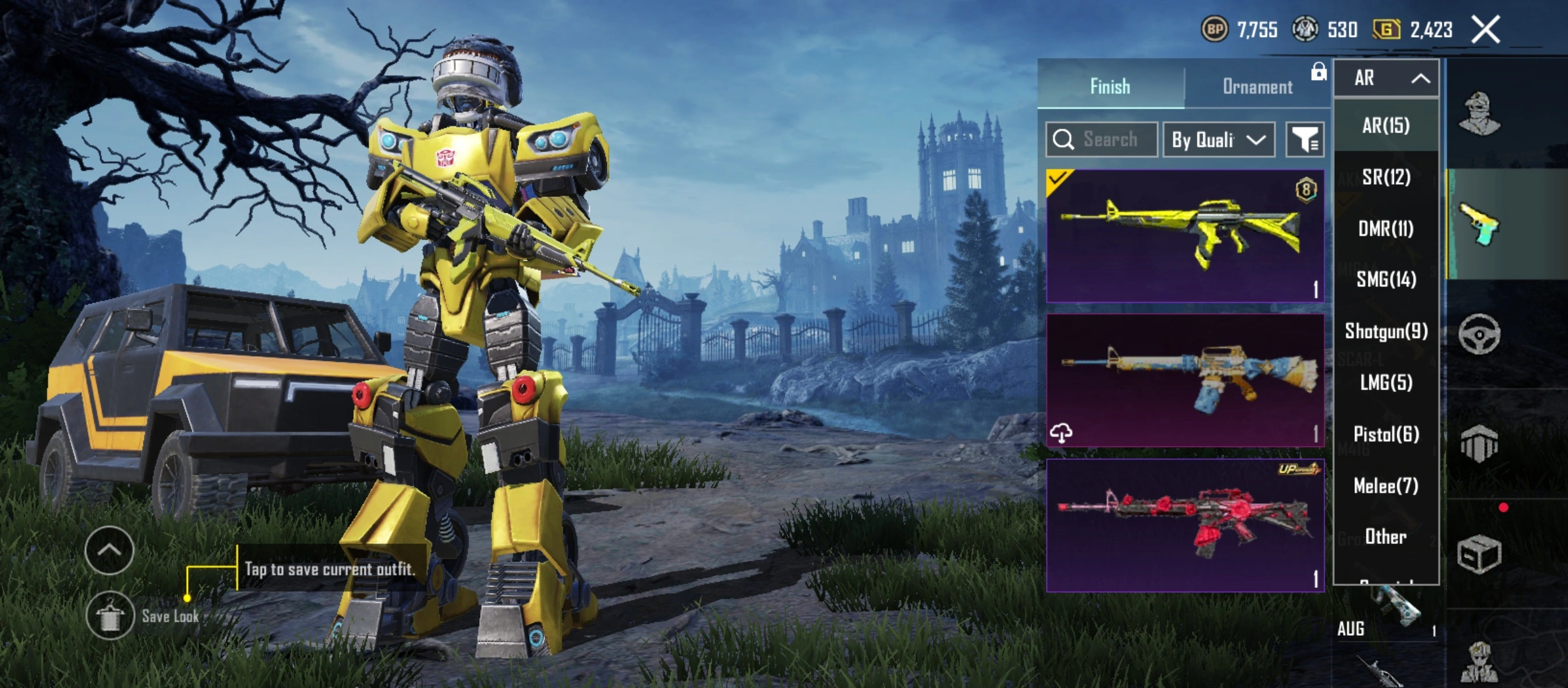Save the current look with hanger icon
Image resolution: width=1568 pixels, height=688 pixels.
click(x=110, y=615)
